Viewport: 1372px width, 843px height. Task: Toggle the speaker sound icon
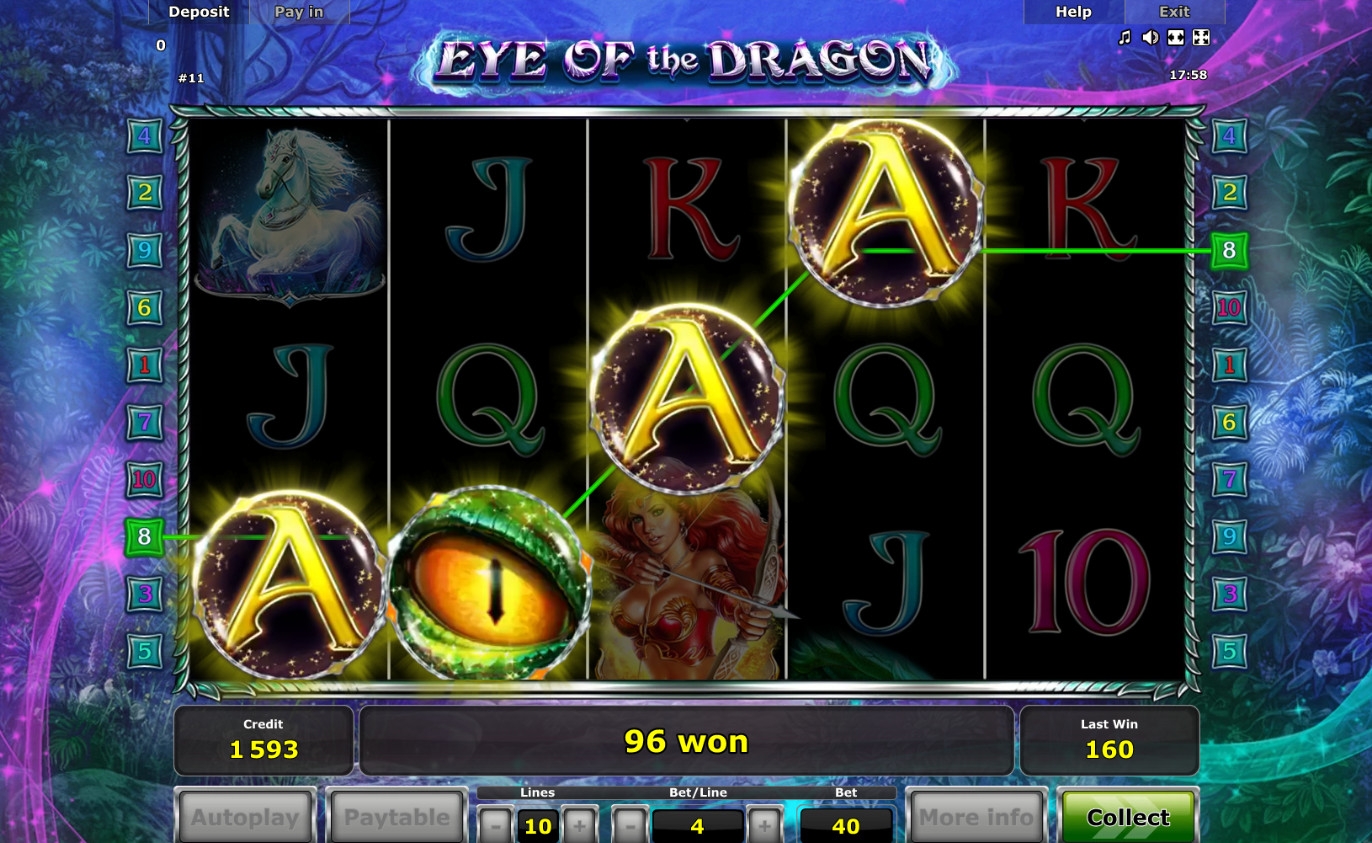pyautogui.click(x=1150, y=38)
